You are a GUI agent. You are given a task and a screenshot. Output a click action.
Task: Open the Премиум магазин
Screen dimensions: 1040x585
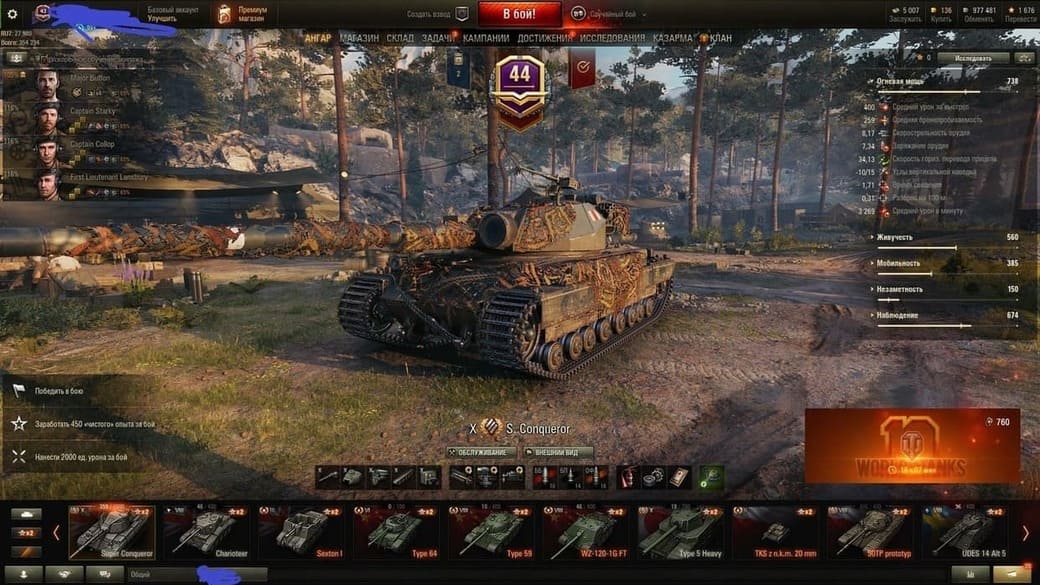[240, 14]
